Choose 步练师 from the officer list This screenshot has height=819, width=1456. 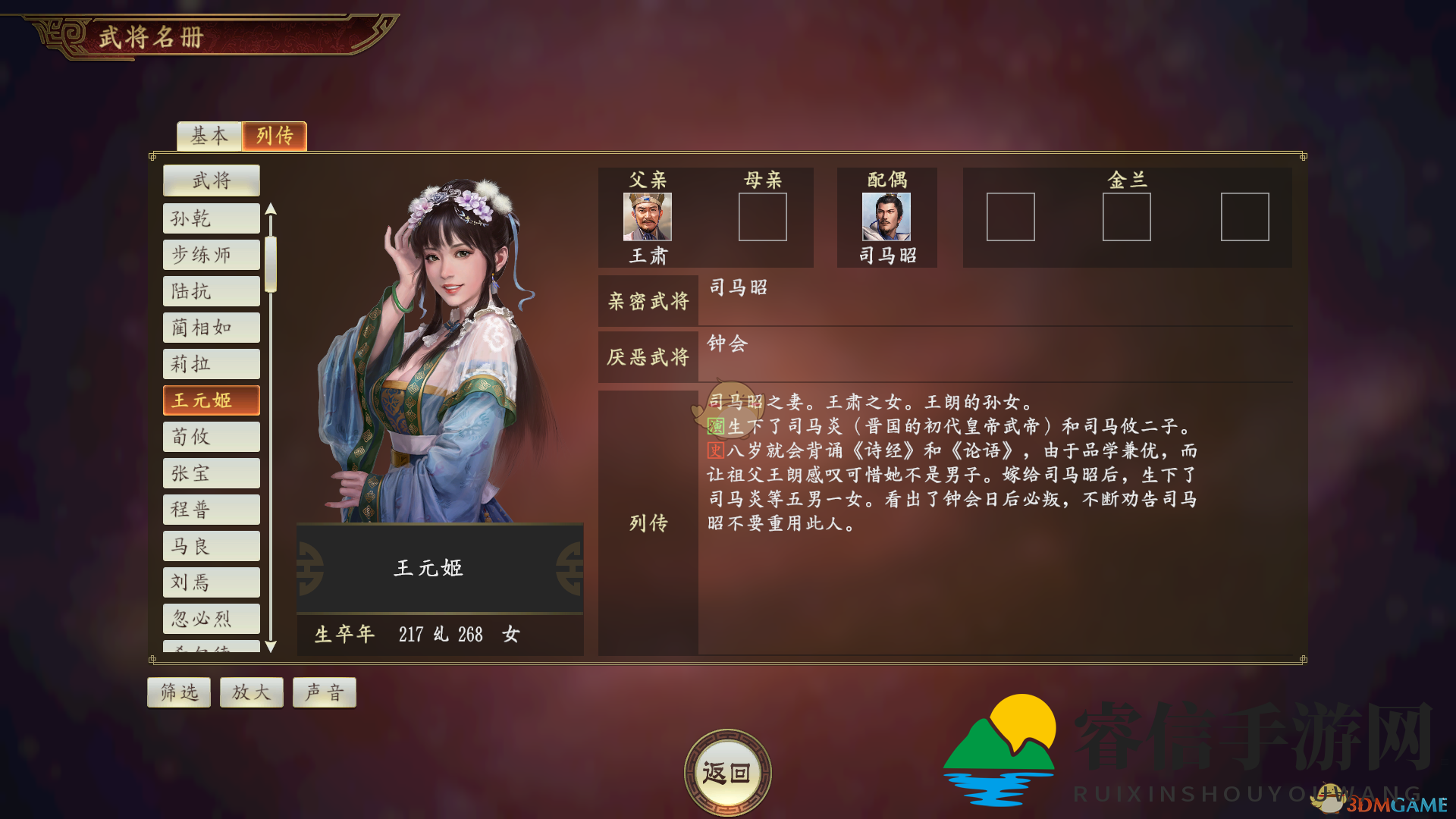pos(212,255)
